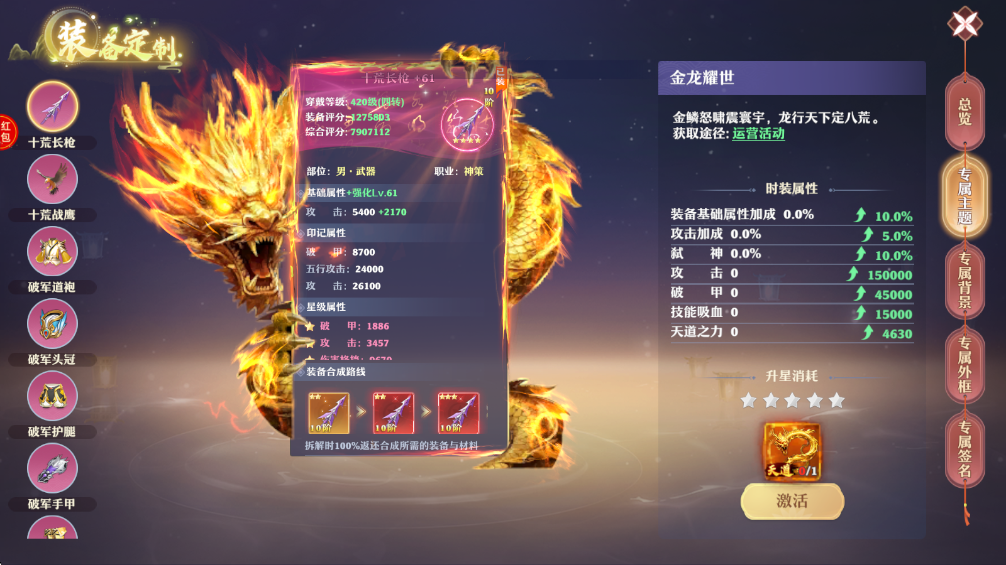Open the 专属签名 signature tab
Screen dimensions: 1006x565
964,450
